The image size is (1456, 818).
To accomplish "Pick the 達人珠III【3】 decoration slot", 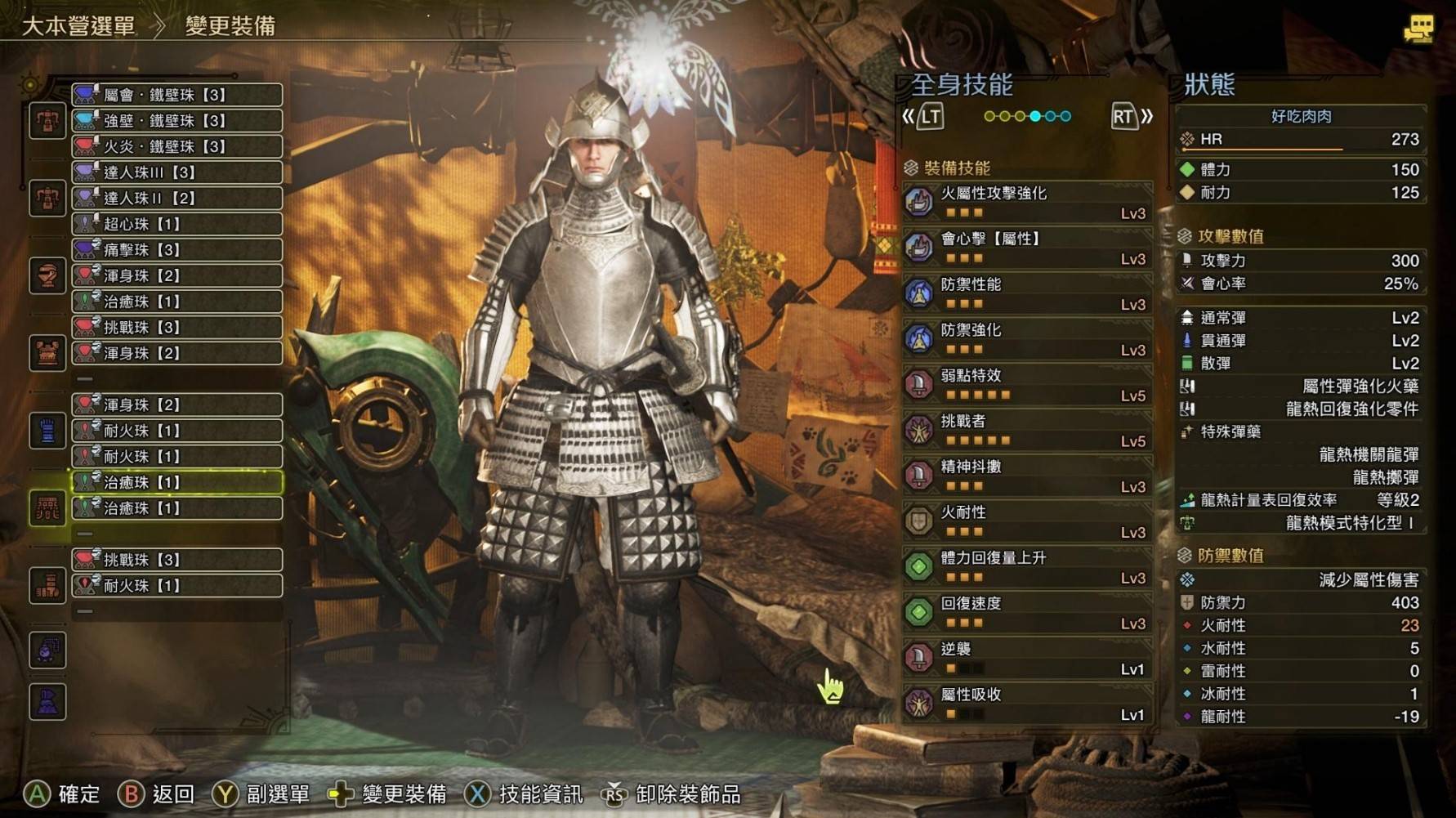I will [177, 172].
